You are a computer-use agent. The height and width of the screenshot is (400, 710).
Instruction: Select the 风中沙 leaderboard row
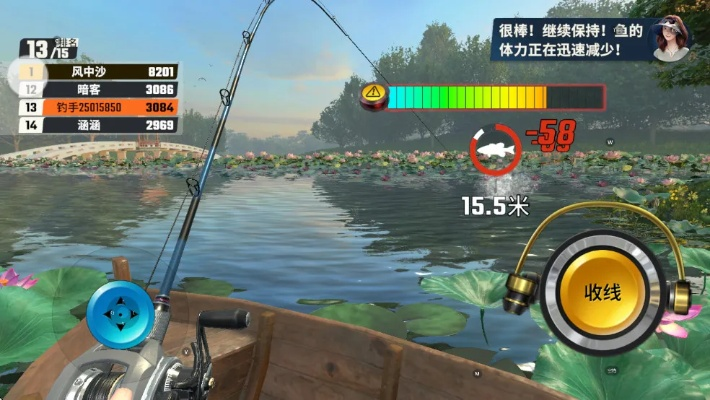pos(98,72)
